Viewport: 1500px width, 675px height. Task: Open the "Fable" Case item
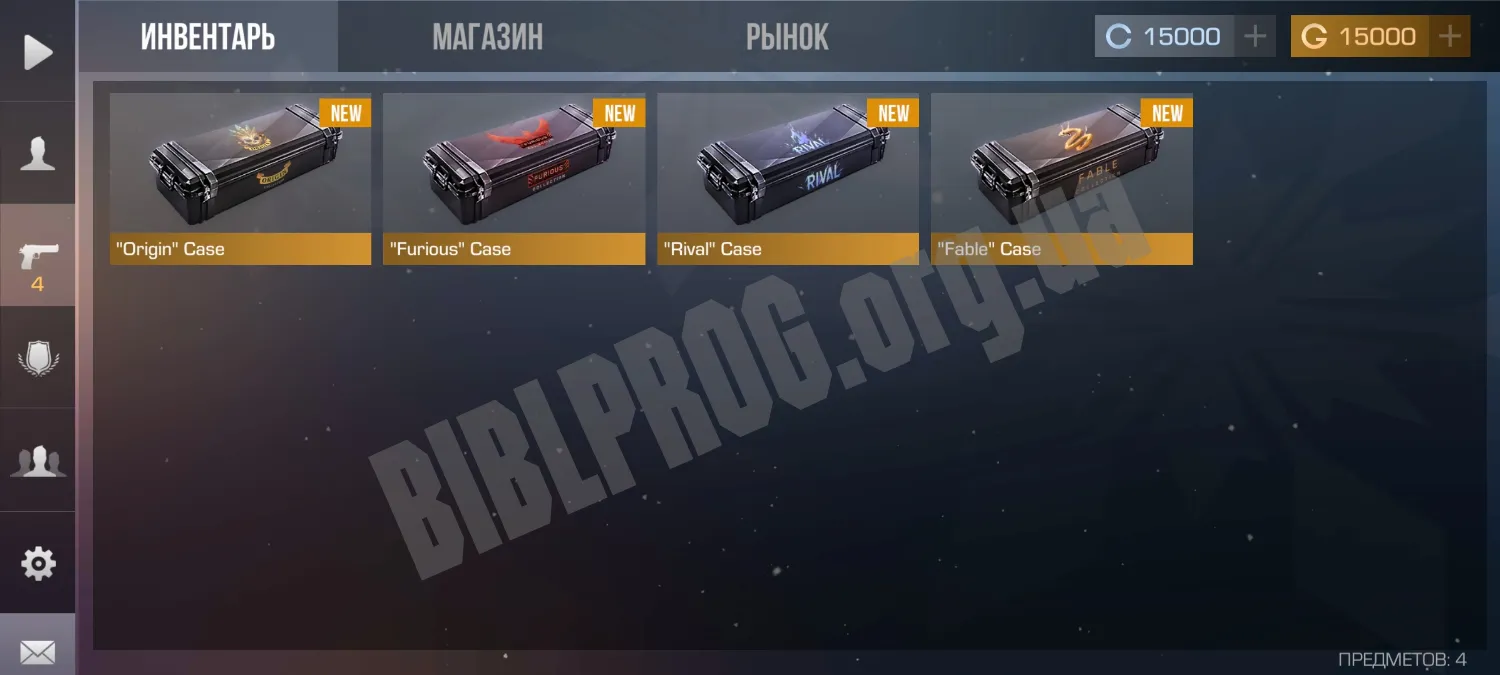tap(1062, 178)
